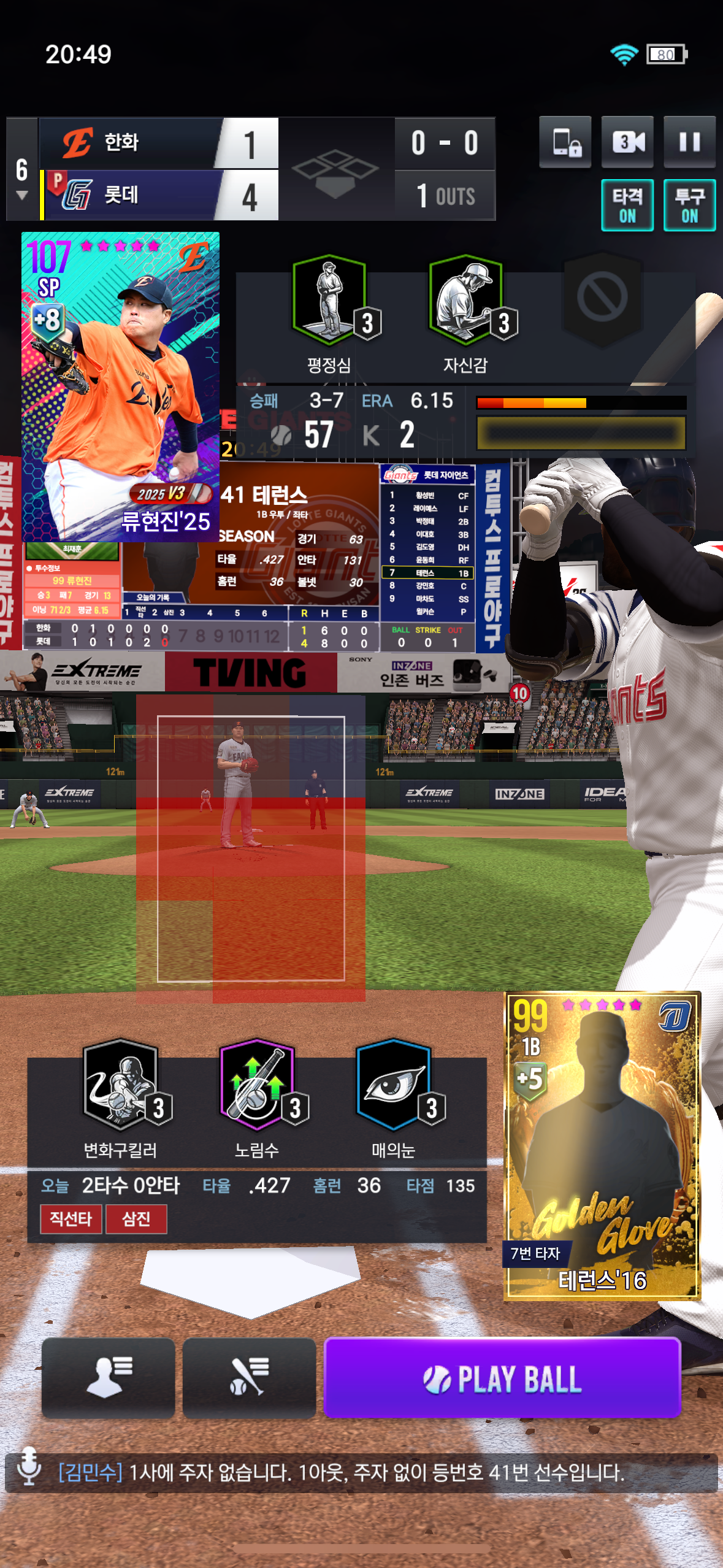Start the at-bat with PLAY BALL
Image resolution: width=723 pixels, height=1568 pixels.
click(x=502, y=1378)
